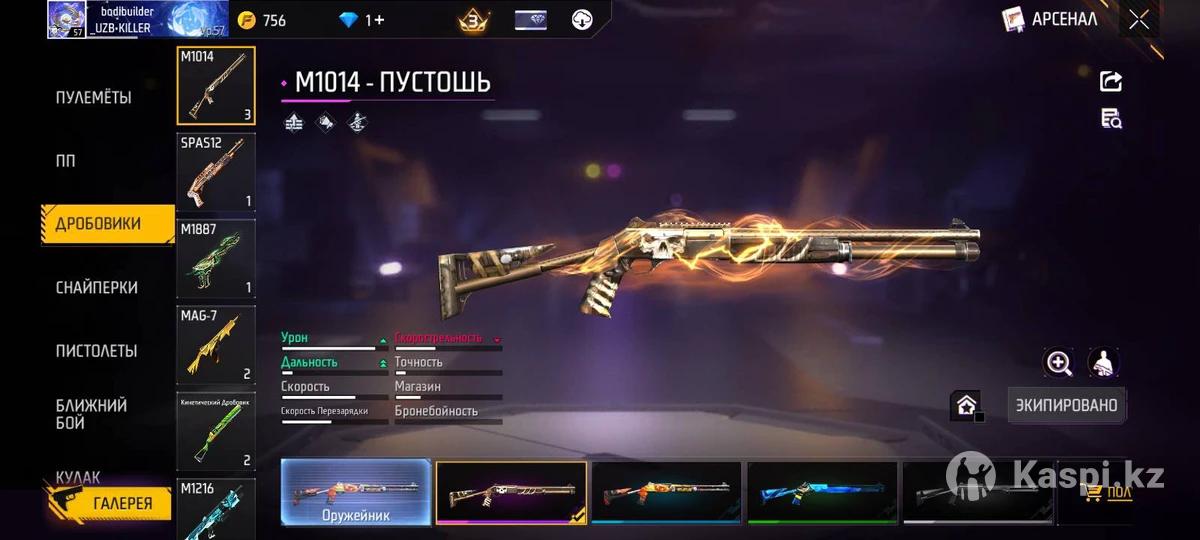Viewport: 1200px width, 540px height.
Task: Show the Пистолеты category
Action: [96, 351]
